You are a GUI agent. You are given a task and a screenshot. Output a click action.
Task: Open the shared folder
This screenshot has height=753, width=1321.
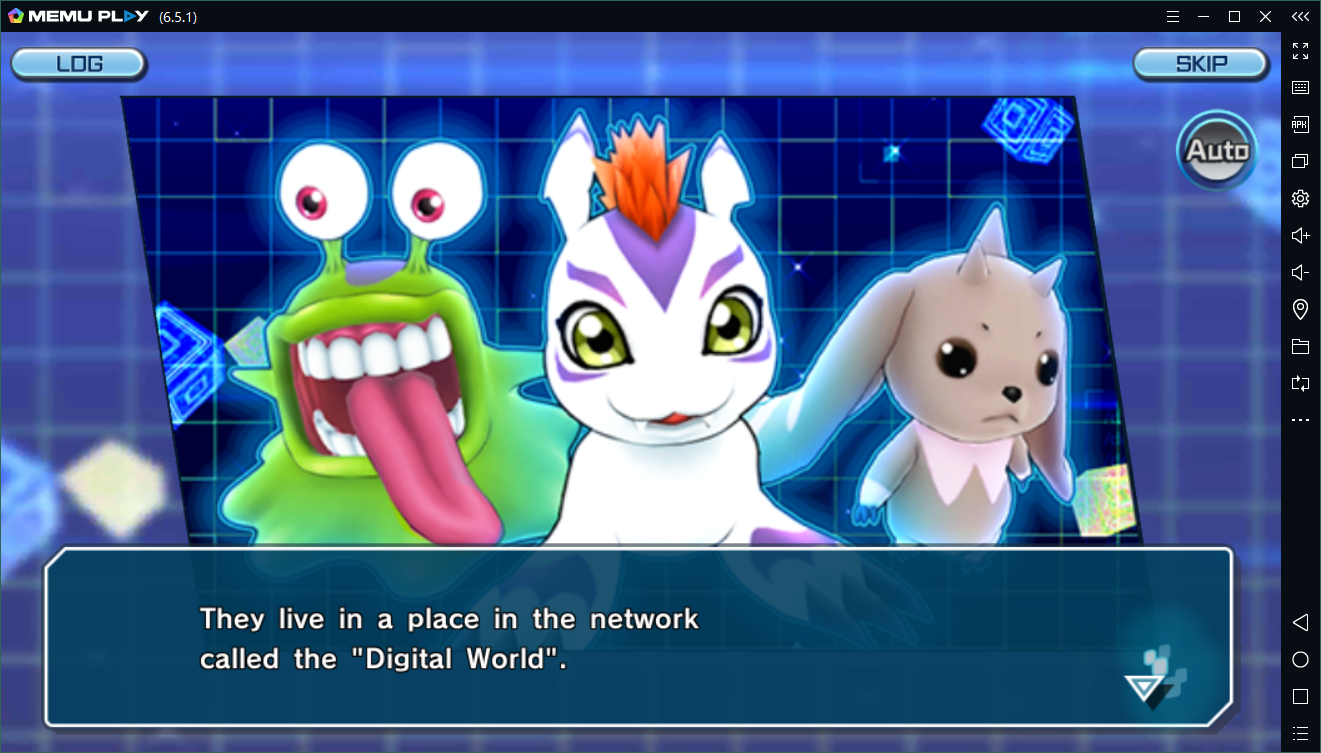(1300, 346)
